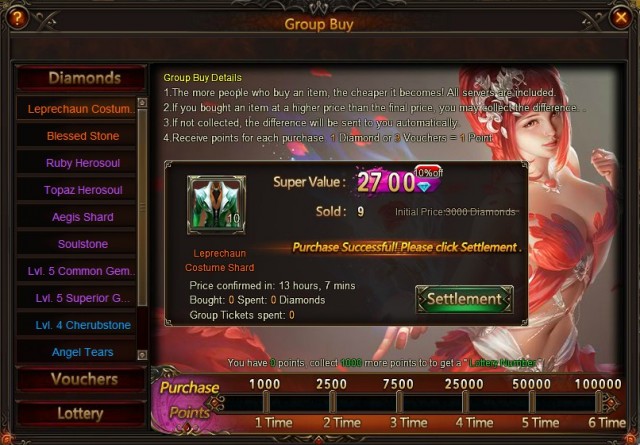The image size is (640, 445).
Task: Select Leprechaun Costume in item list
Action: point(76,108)
